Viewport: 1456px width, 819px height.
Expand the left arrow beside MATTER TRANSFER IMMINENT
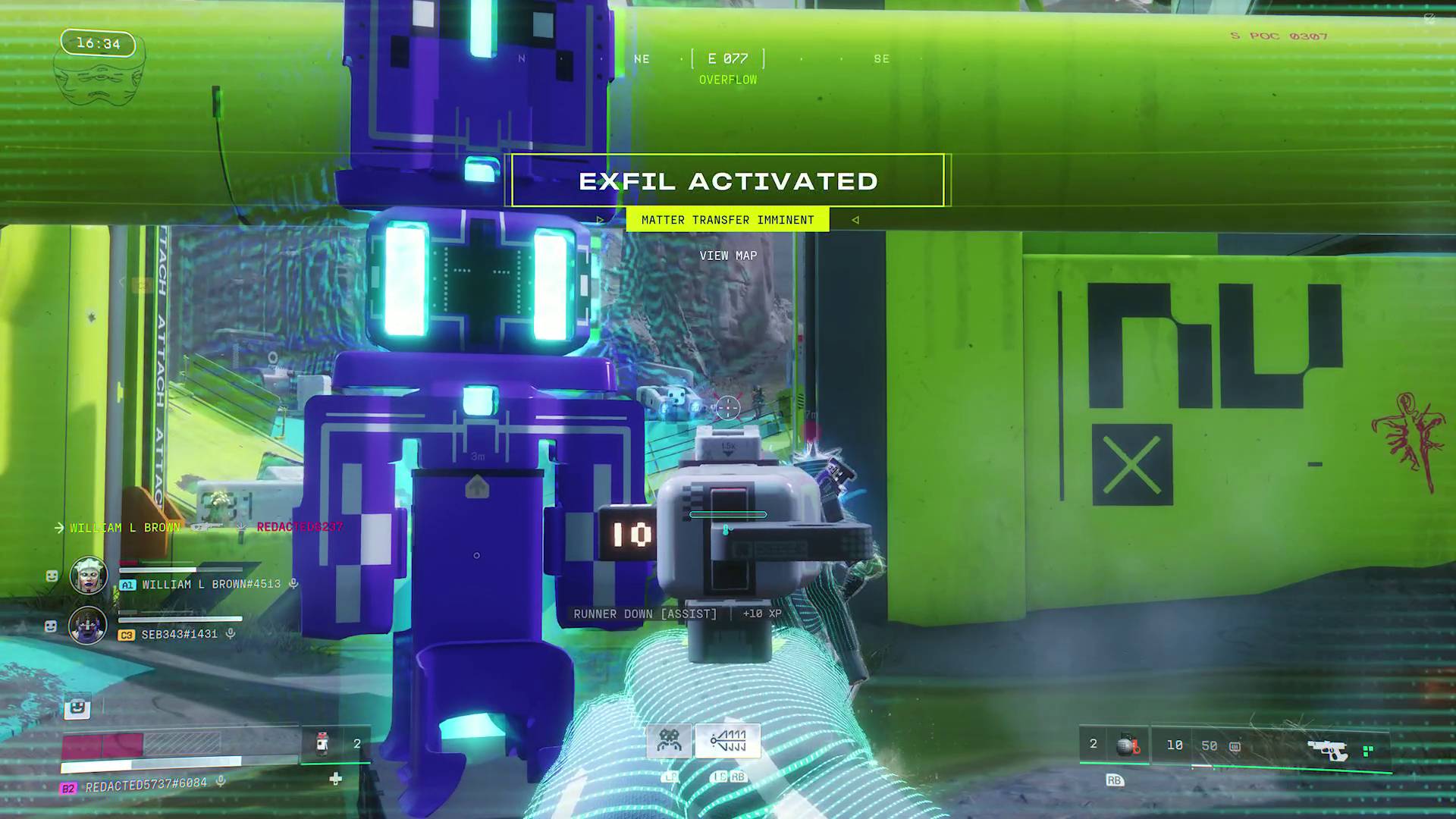(599, 220)
